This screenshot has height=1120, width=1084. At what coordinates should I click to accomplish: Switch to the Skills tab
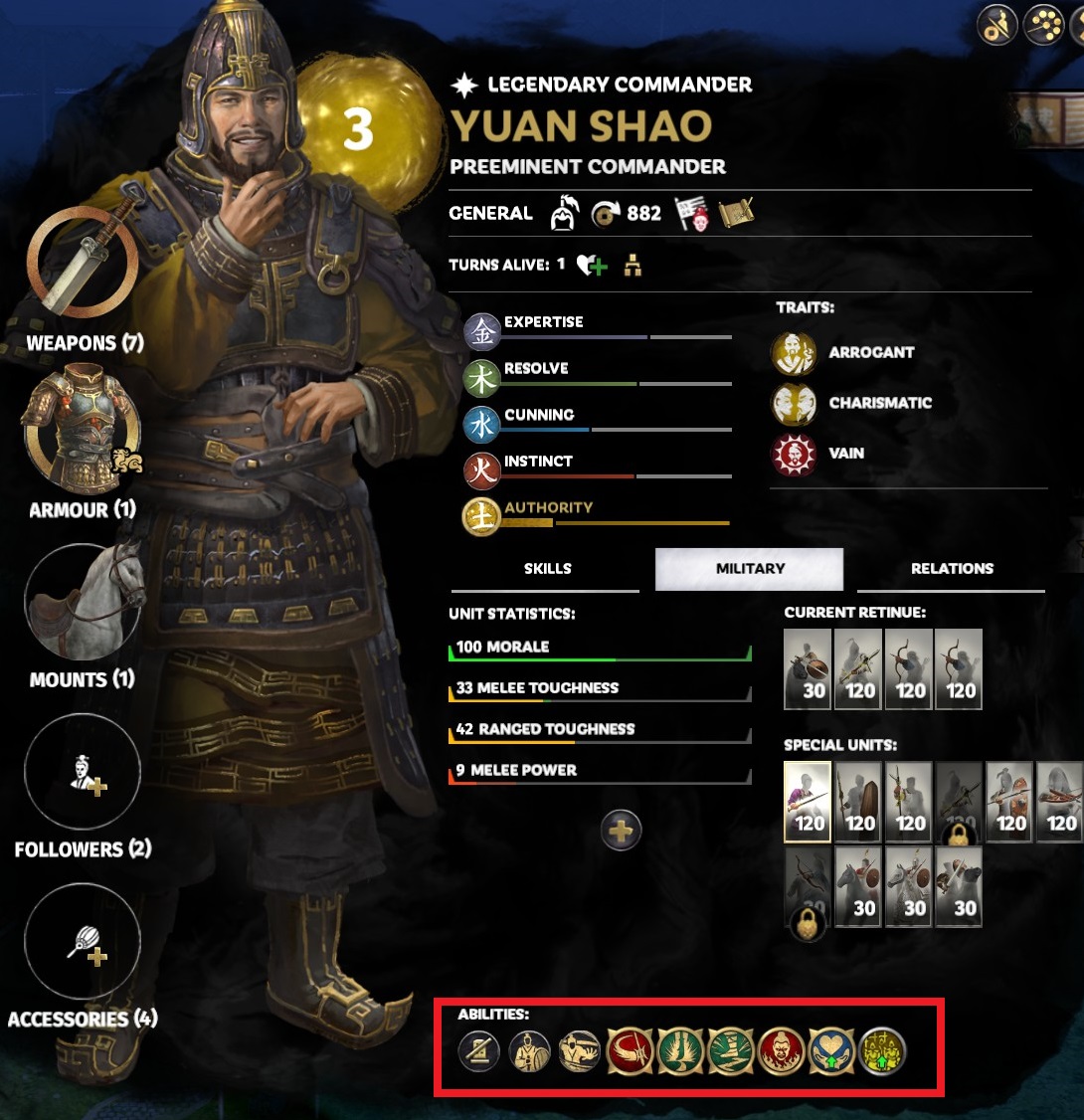pyautogui.click(x=547, y=569)
